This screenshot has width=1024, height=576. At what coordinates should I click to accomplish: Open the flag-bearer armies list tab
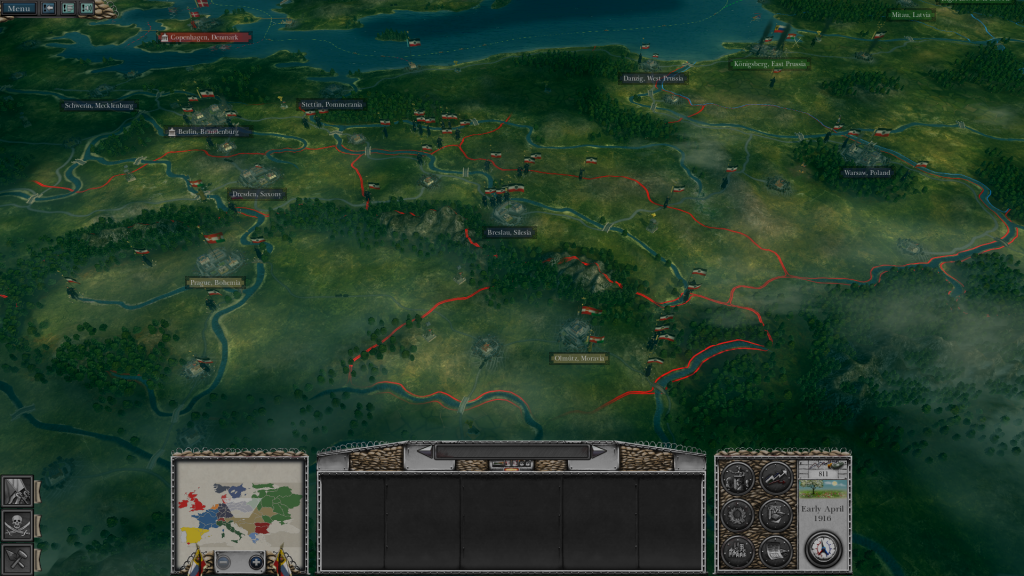[18, 492]
